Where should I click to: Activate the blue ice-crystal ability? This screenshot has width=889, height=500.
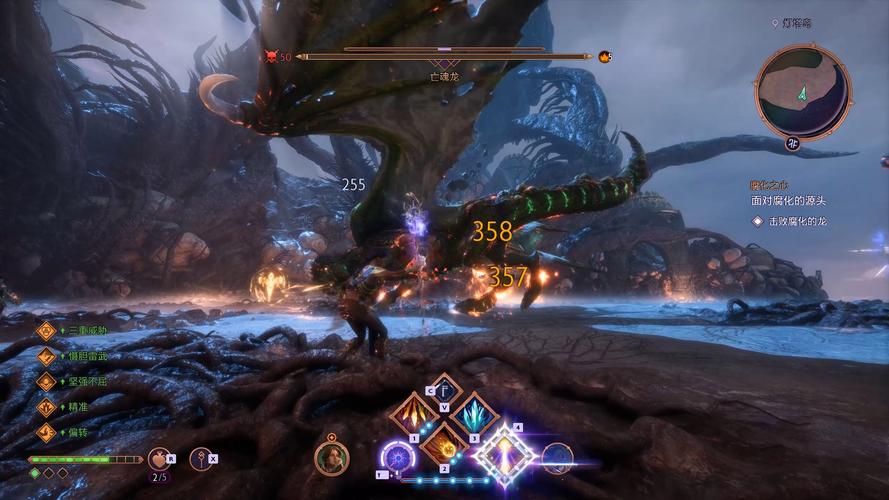point(473,414)
